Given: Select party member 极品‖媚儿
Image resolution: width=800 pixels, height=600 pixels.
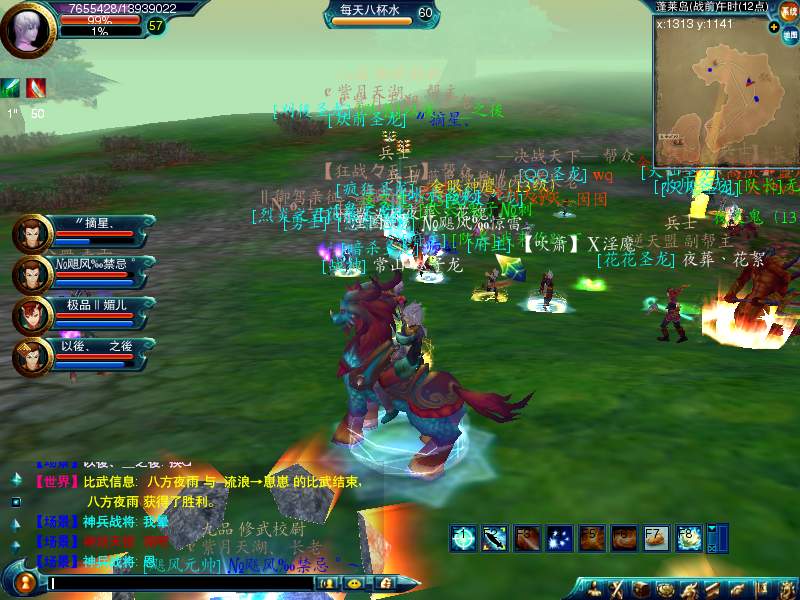Looking at the screenshot, I should click(x=33, y=315).
